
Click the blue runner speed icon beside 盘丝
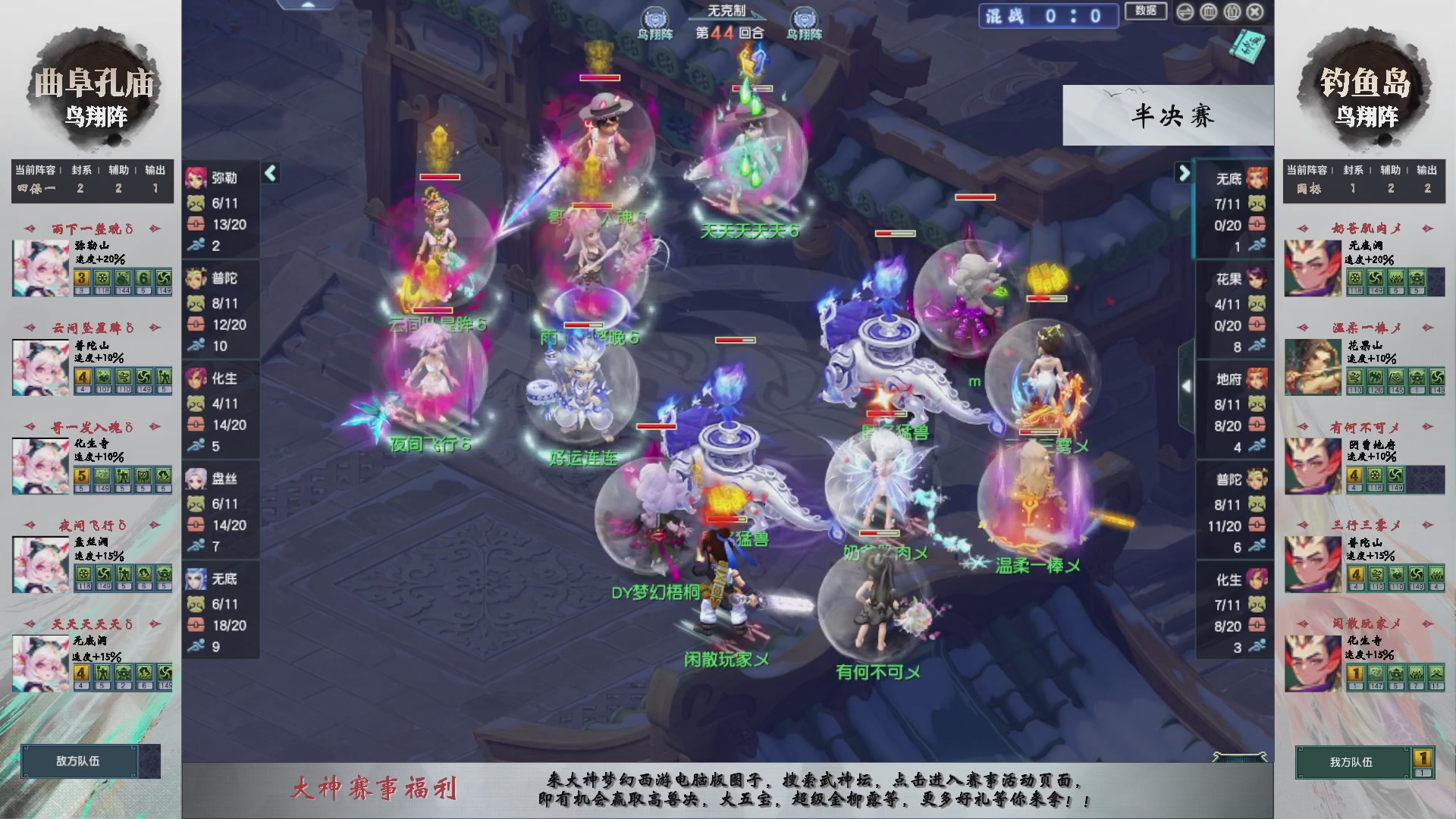pos(195,543)
